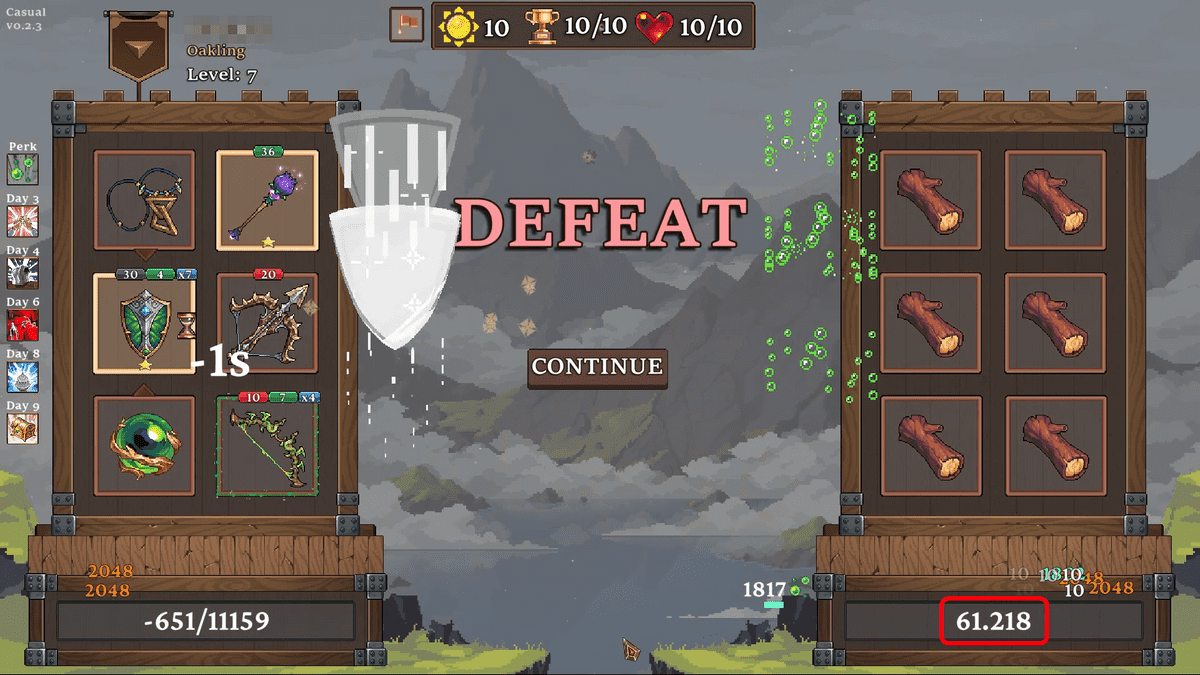The image size is (1200, 675).
Task: Pick the green eye orb slot
Action: [144, 446]
